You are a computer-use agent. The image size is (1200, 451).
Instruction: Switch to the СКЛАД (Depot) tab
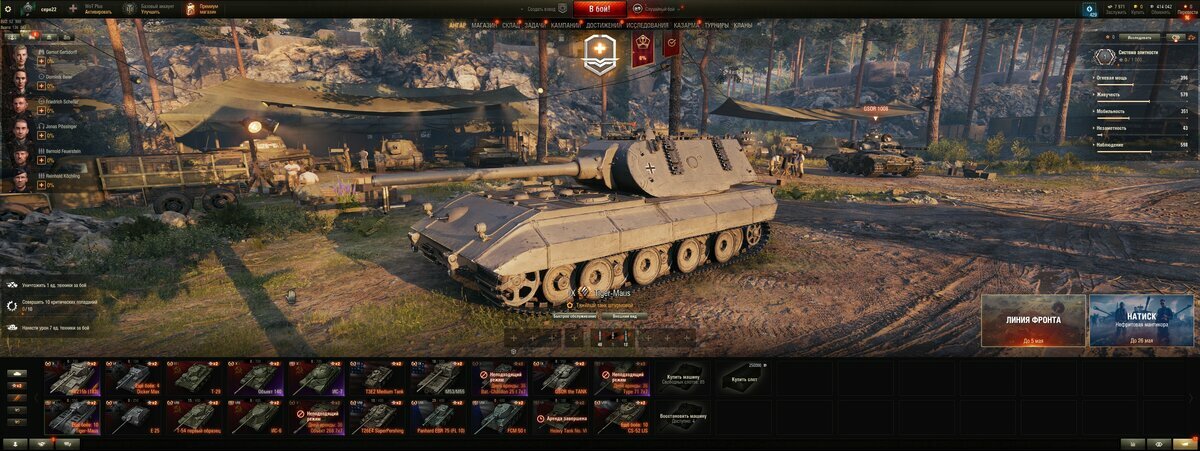pyautogui.click(x=510, y=24)
